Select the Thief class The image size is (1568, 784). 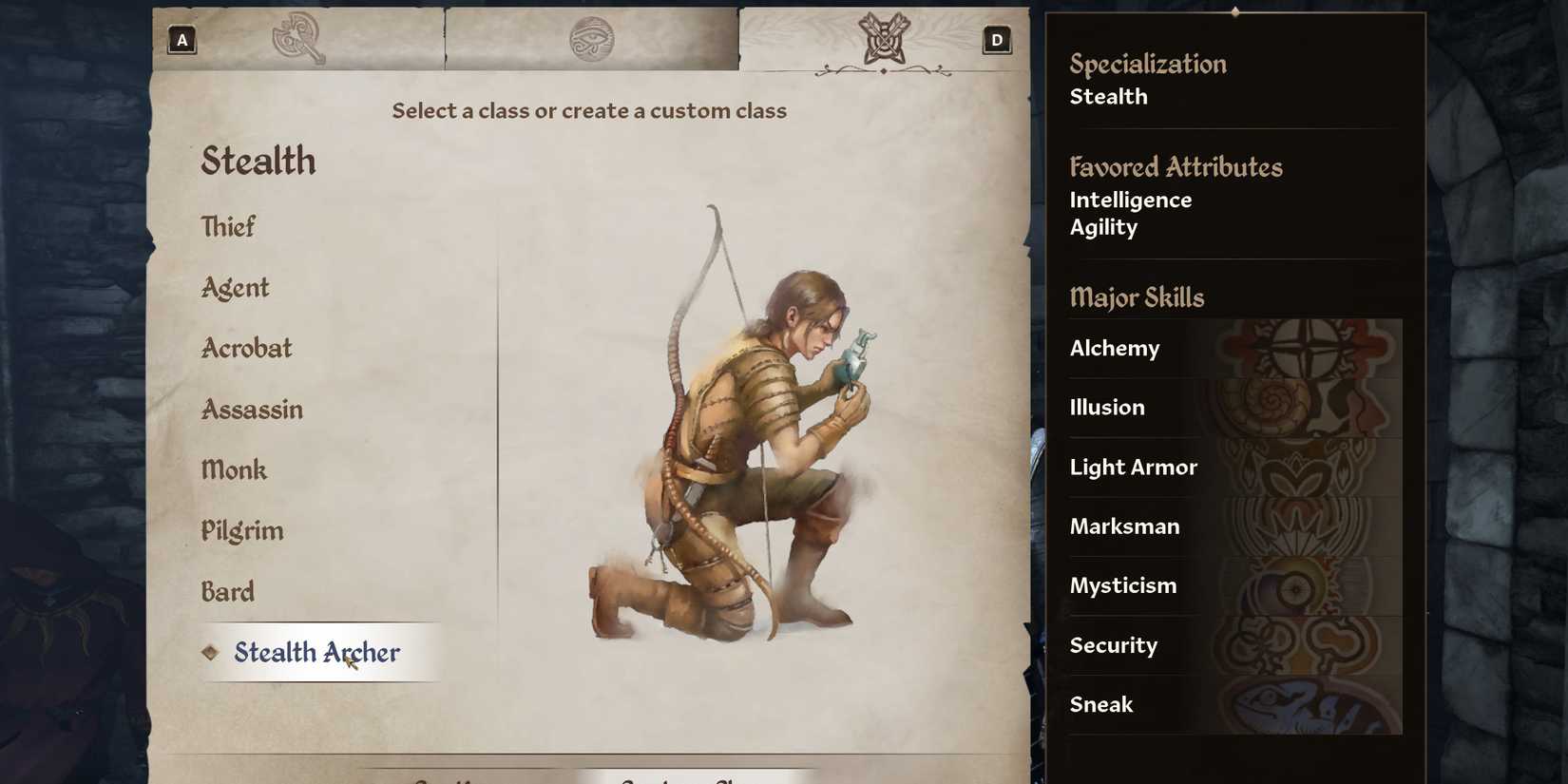tap(228, 226)
